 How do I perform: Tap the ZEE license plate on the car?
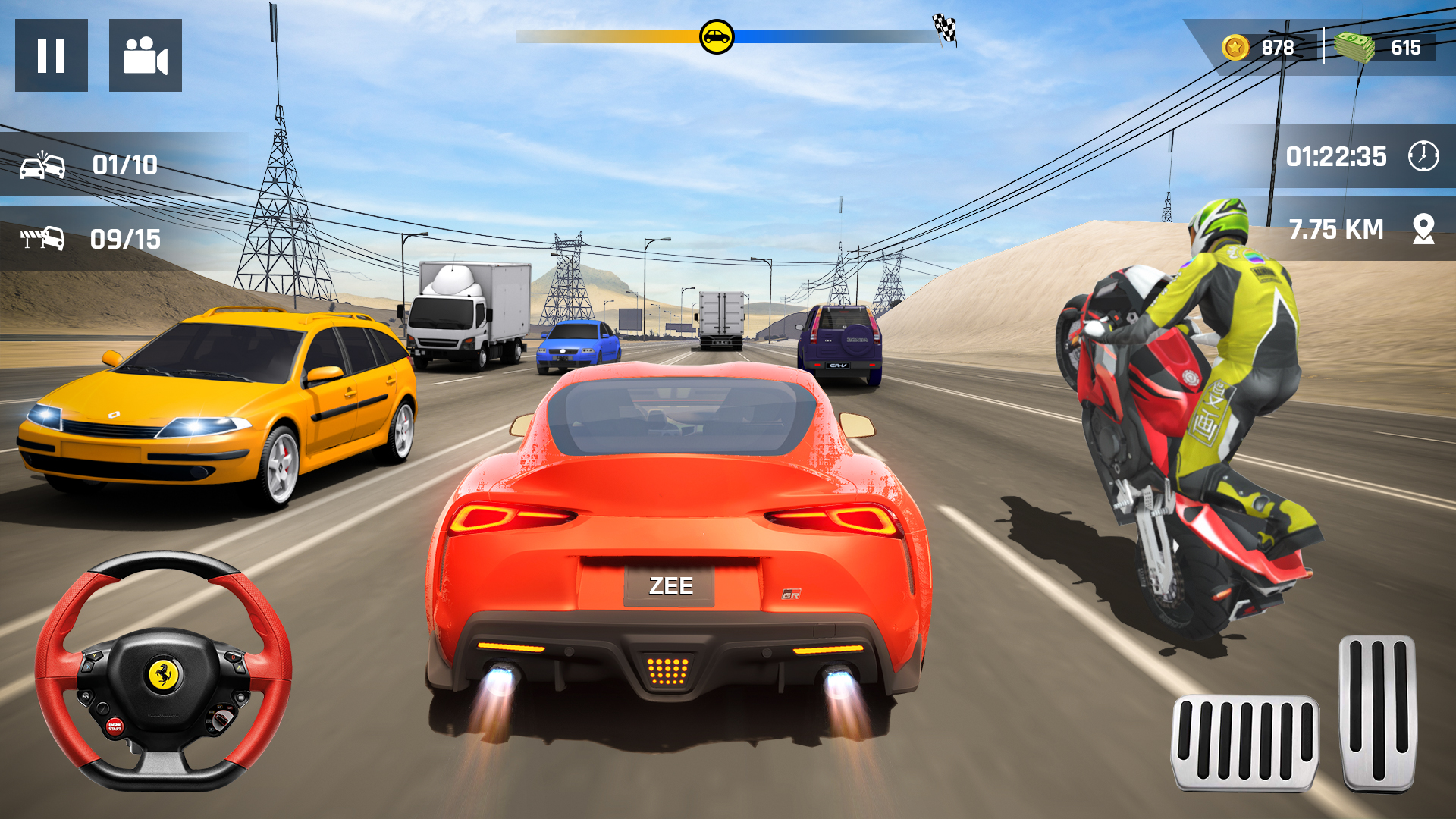pyautogui.click(x=671, y=584)
